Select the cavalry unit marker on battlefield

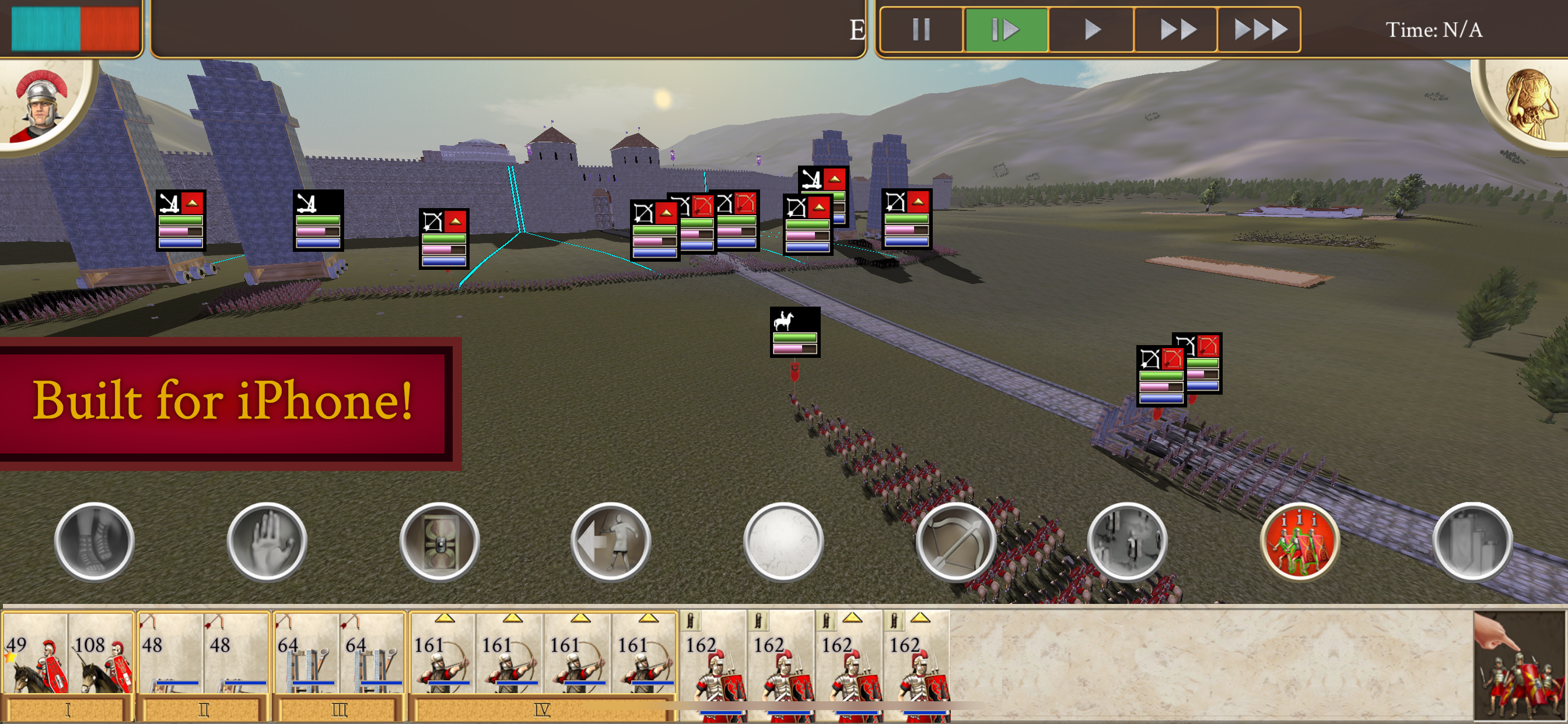794,332
